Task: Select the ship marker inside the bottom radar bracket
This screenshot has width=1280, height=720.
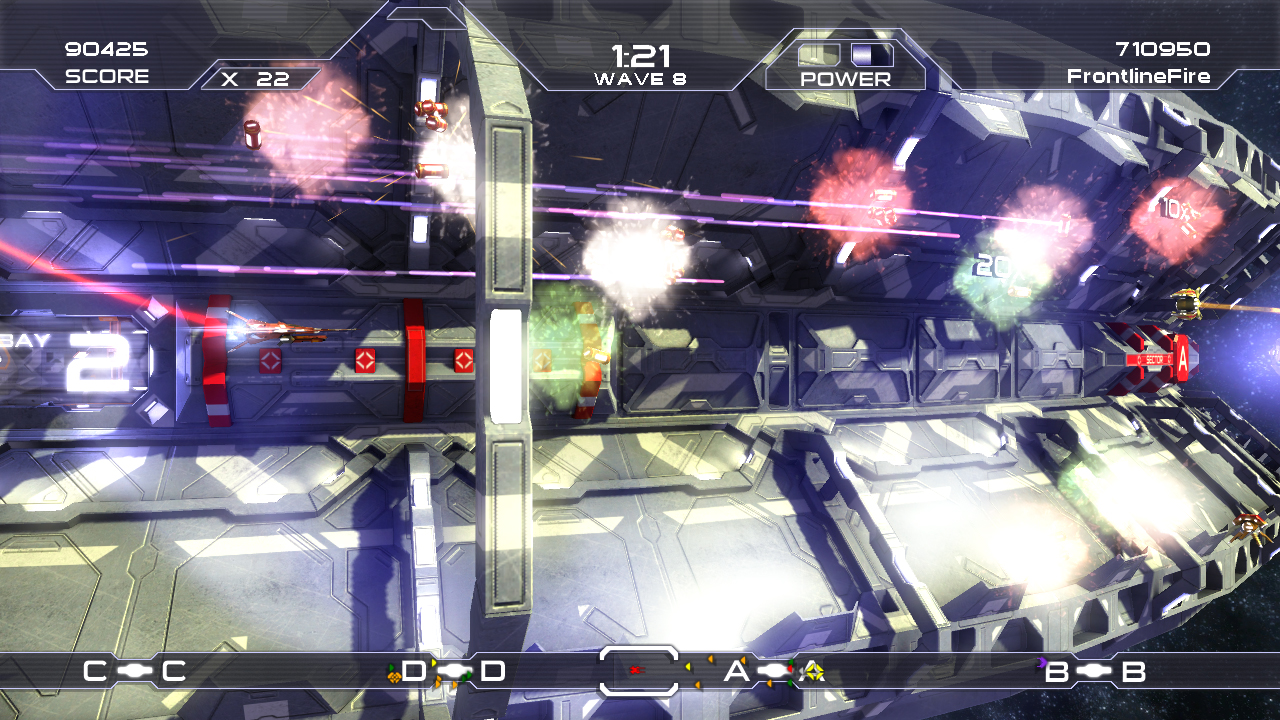Action: coord(634,669)
